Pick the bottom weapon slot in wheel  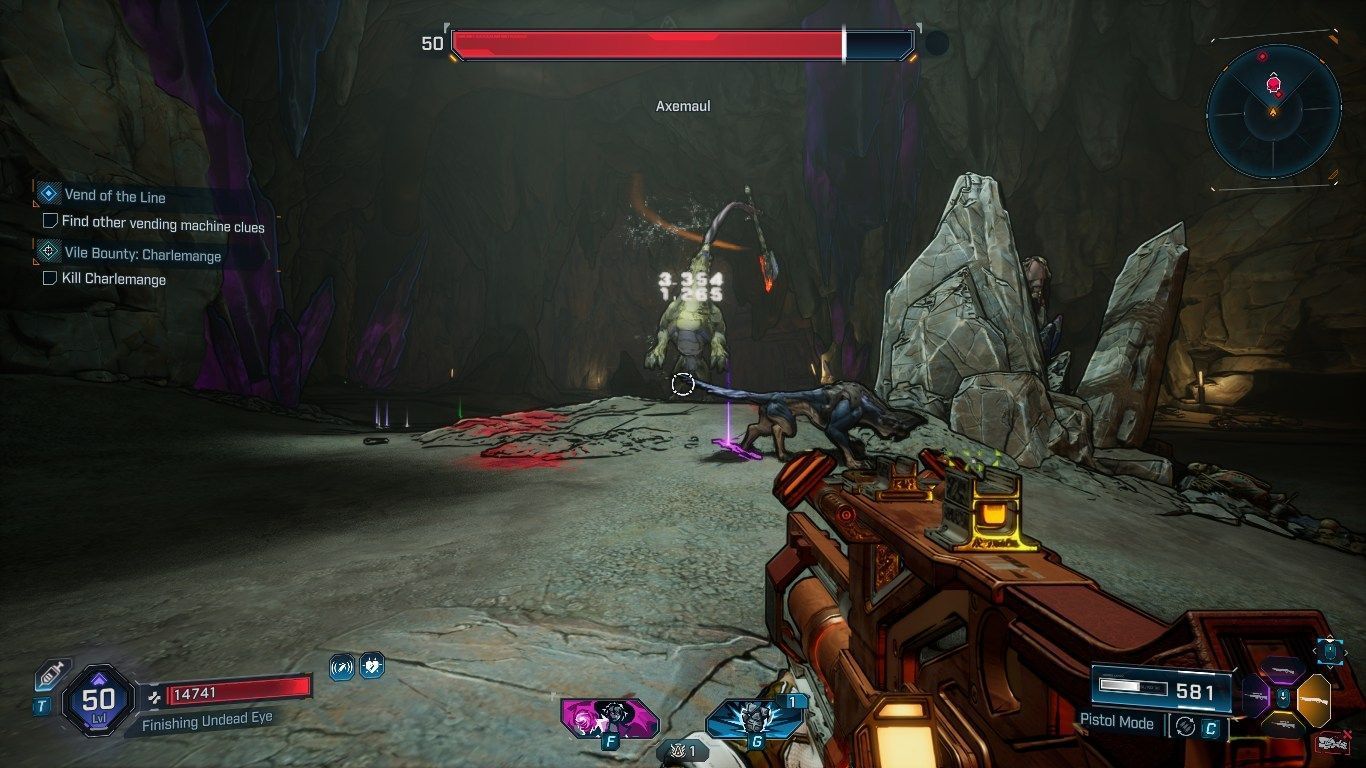click(1284, 722)
